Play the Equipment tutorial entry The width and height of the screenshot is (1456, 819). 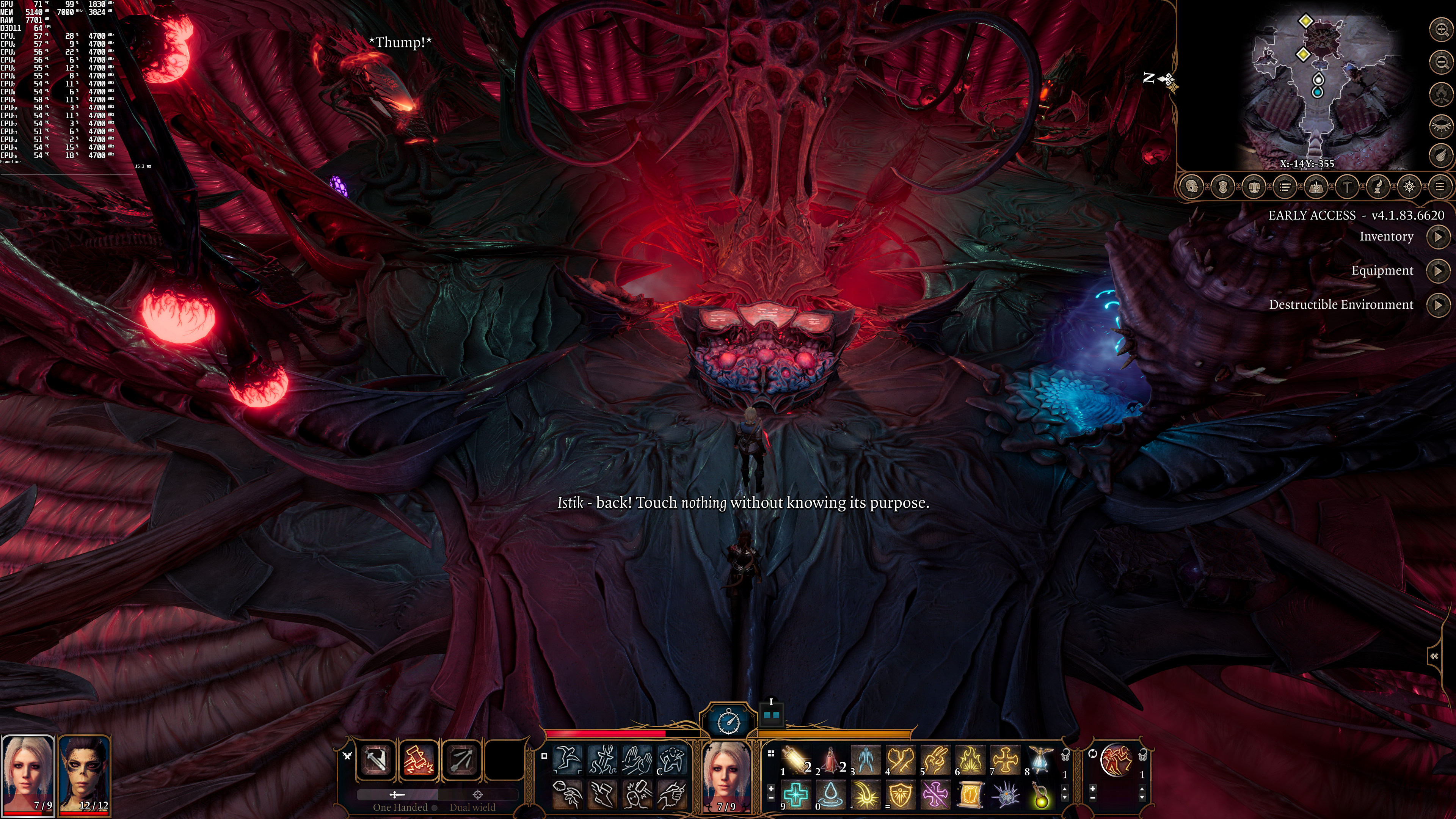point(1437,271)
